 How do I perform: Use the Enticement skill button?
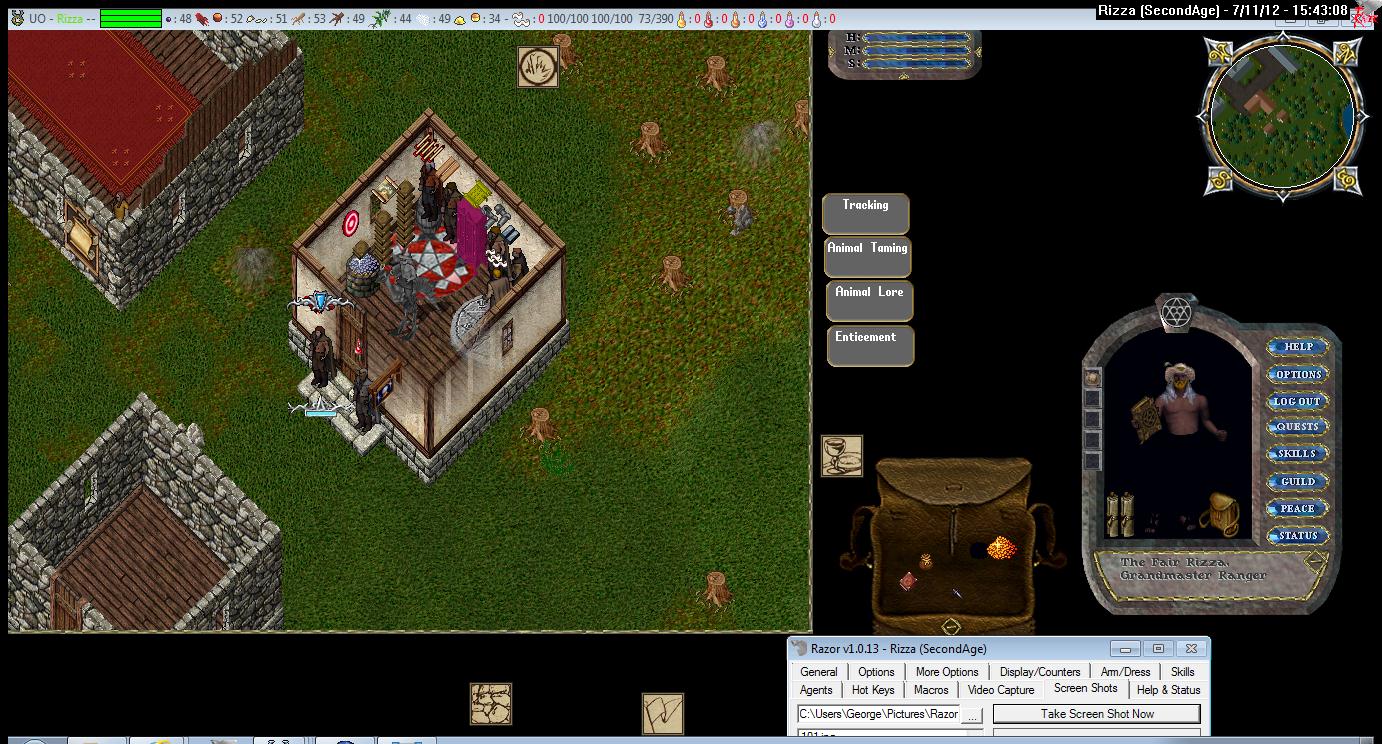pyautogui.click(x=867, y=345)
